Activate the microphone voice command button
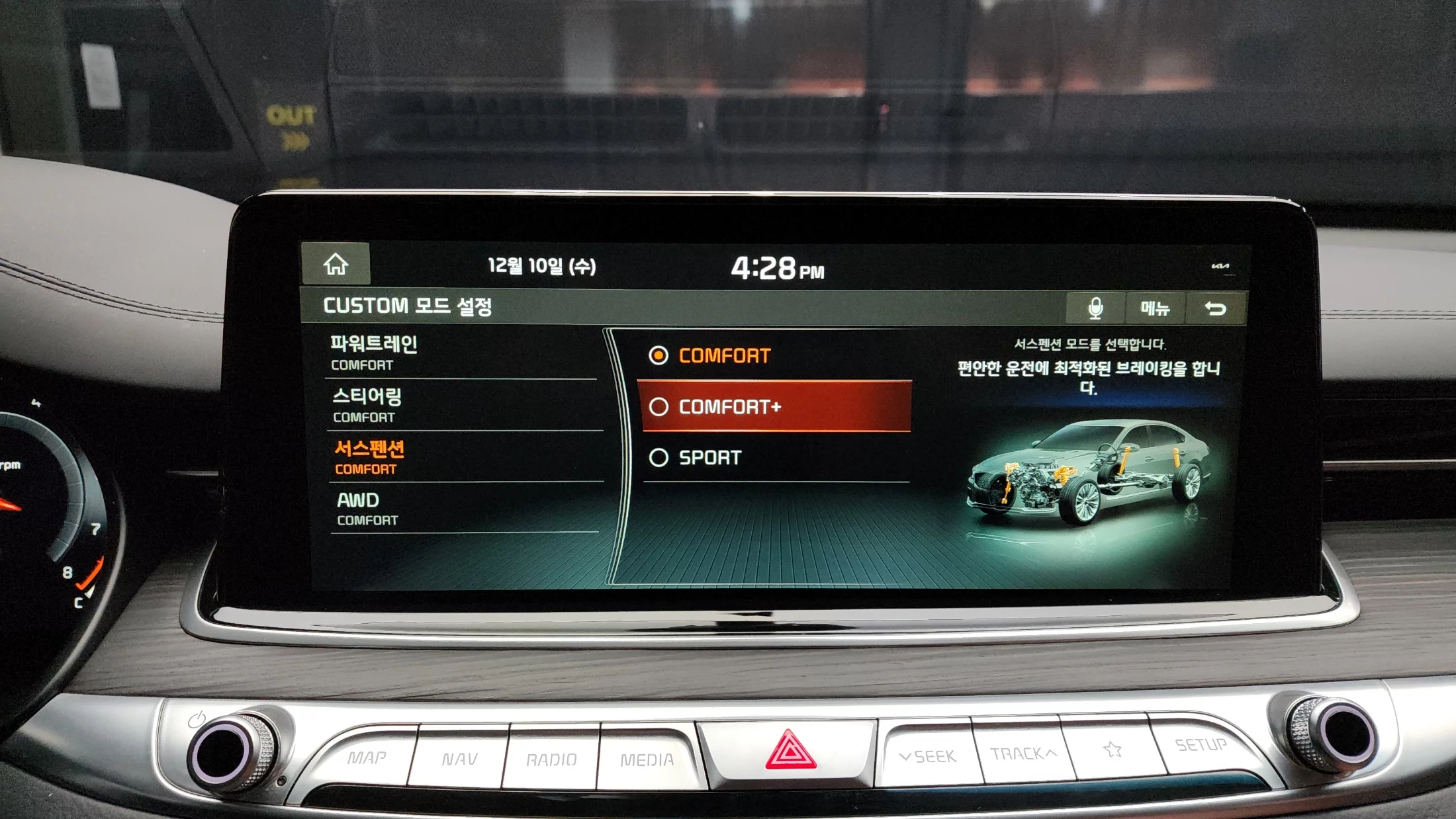This screenshot has width=1456, height=819. tap(1095, 308)
